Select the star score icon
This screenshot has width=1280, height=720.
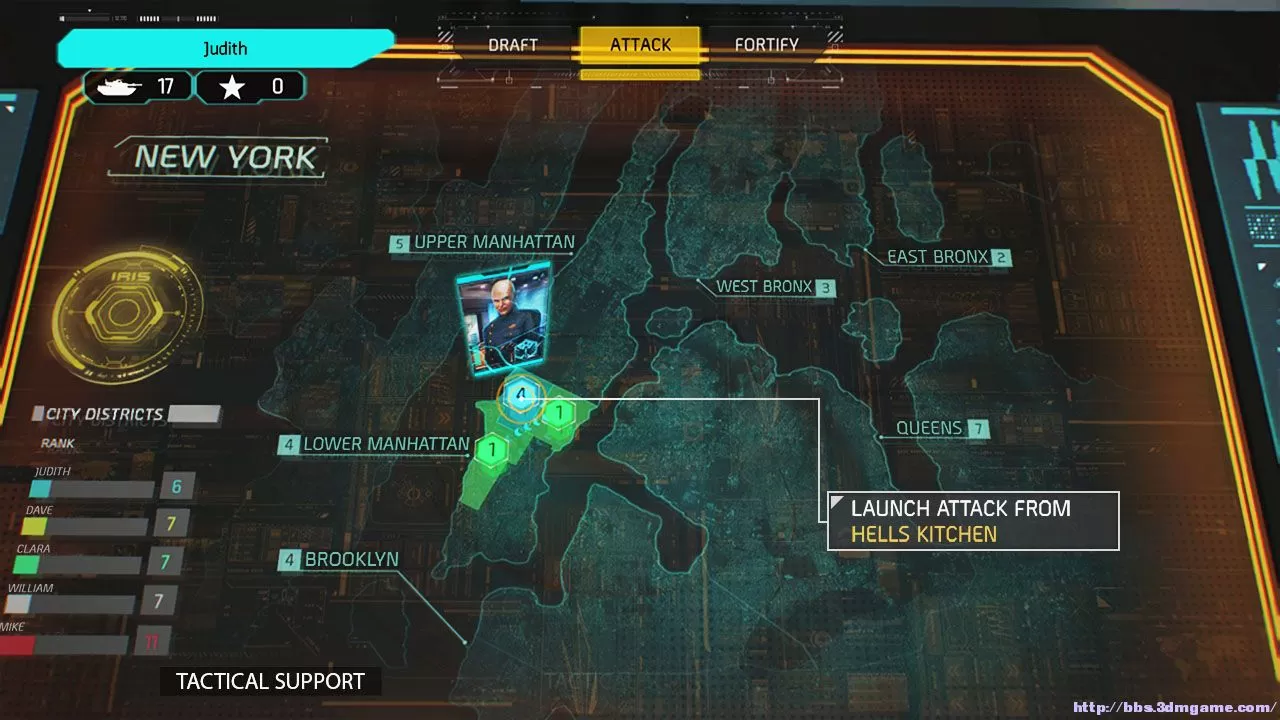(233, 86)
